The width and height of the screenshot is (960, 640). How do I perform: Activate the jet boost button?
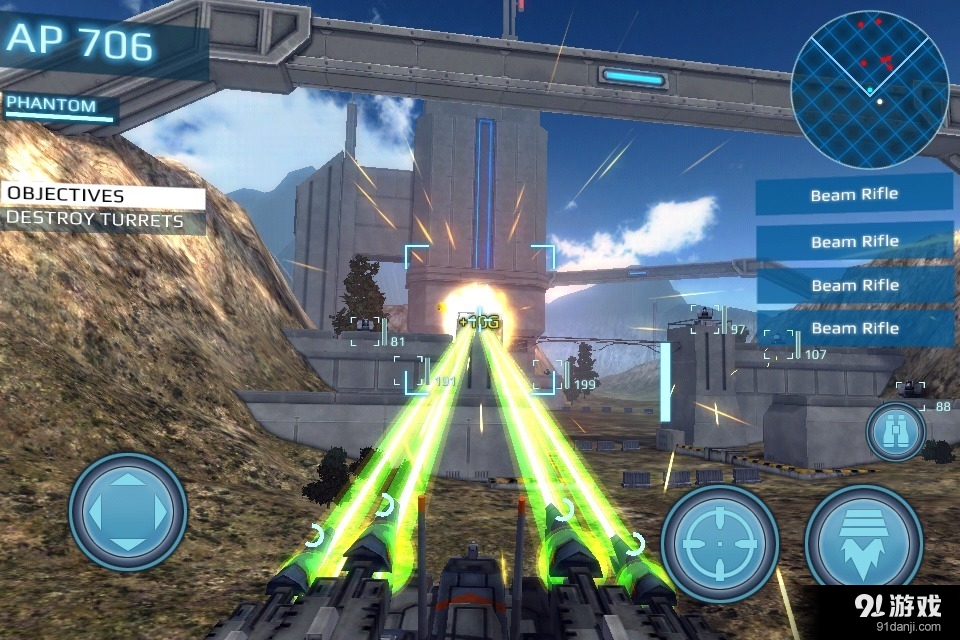coord(863,543)
